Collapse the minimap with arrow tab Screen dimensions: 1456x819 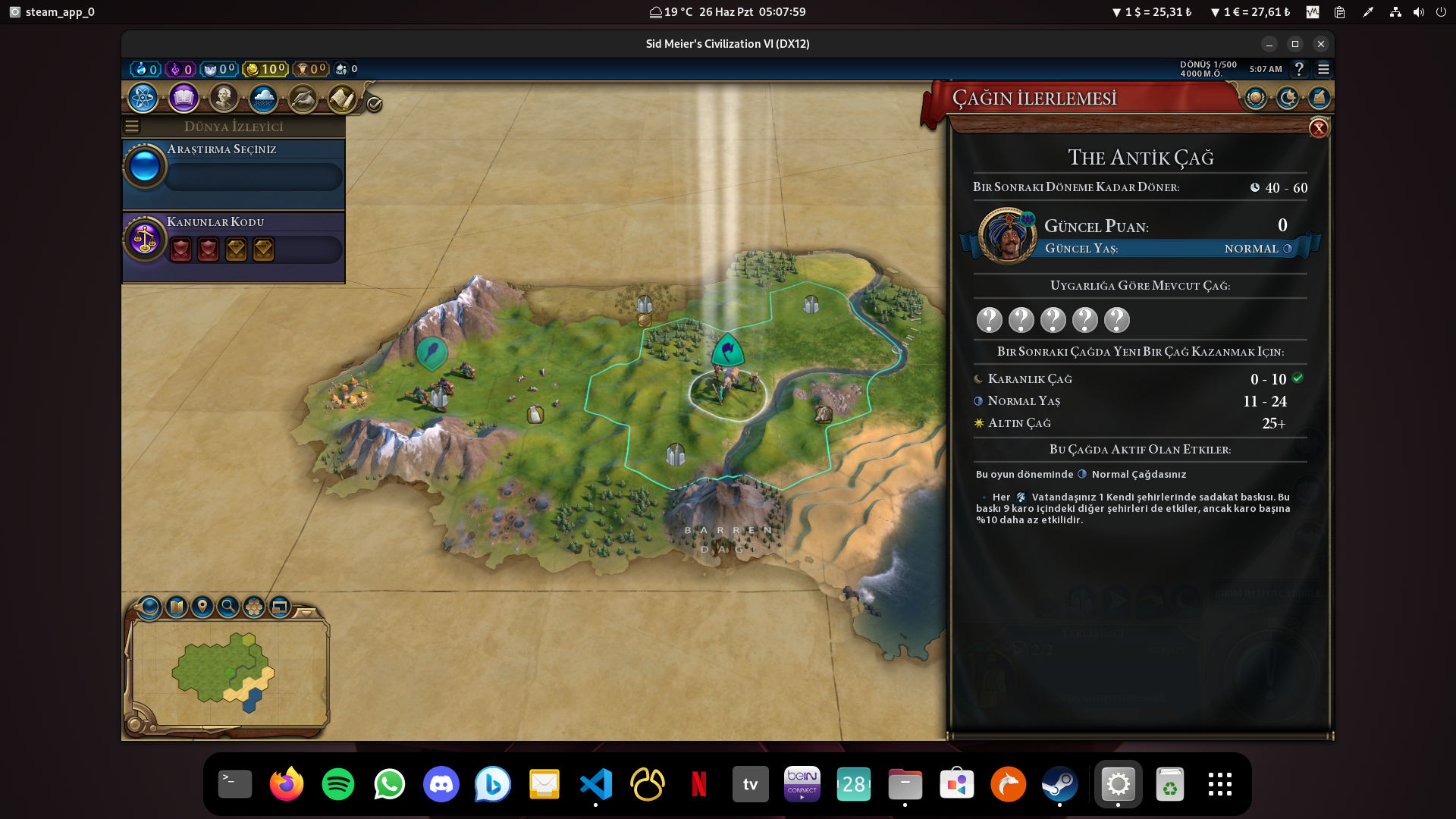coord(306,612)
